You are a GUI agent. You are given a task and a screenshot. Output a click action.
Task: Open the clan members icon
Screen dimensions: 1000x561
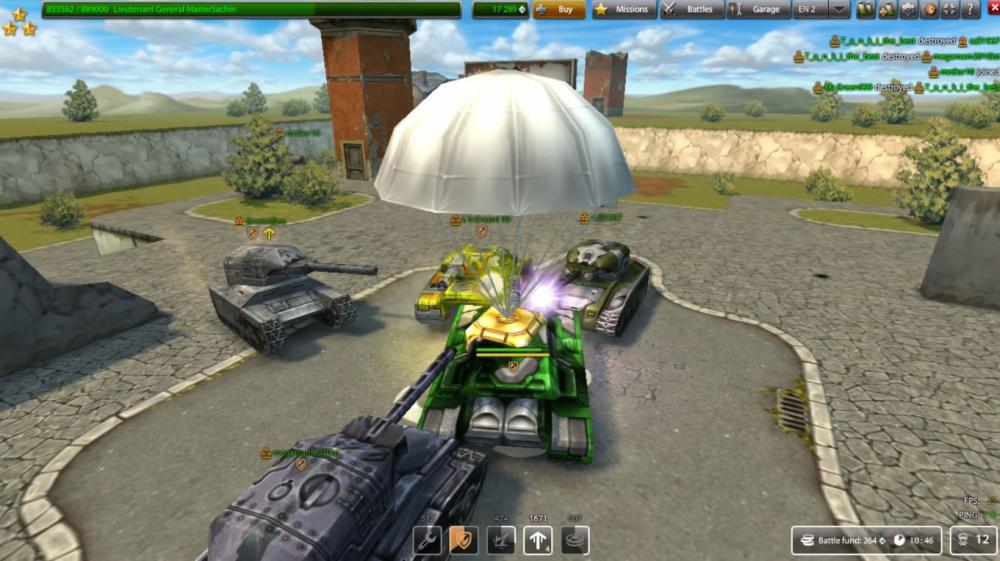[887, 9]
